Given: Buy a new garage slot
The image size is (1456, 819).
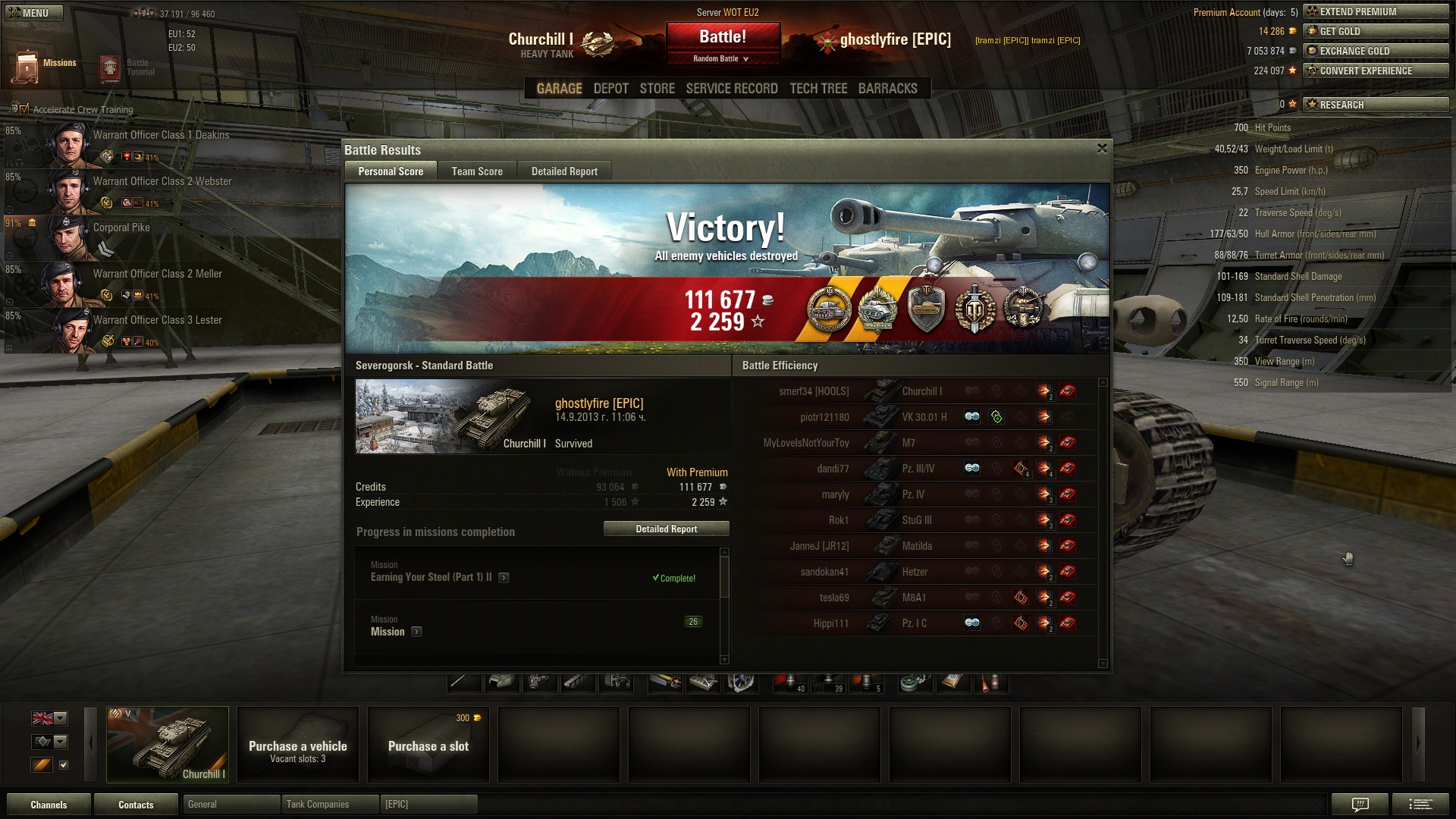Looking at the screenshot, I should point(428,745).
